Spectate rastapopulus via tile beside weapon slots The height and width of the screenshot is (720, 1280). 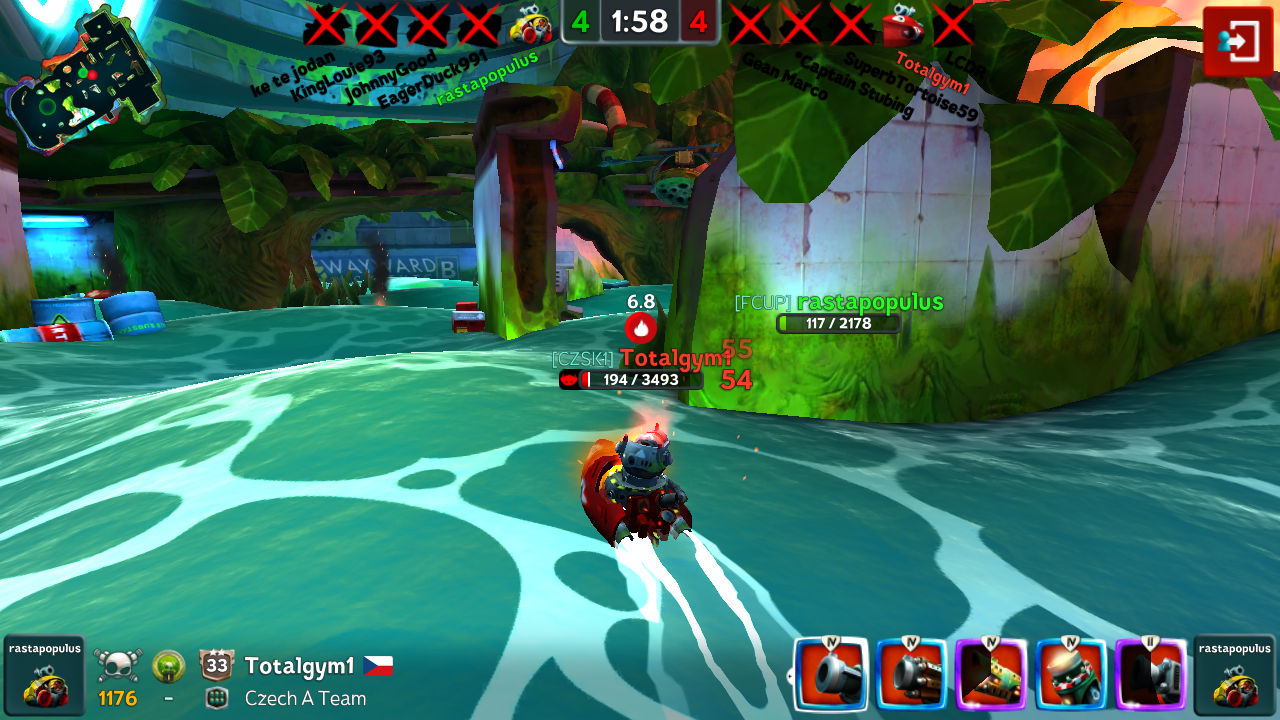pos(1234,675)
